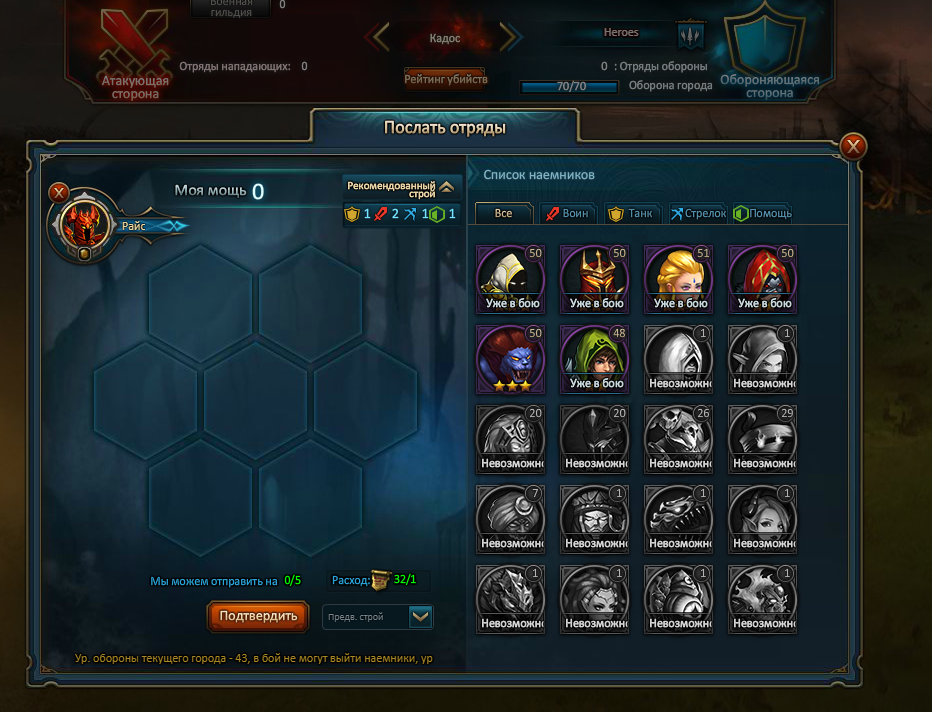Confirm with the Подтвердить button

pyautogui.click(x=258, y=616)
